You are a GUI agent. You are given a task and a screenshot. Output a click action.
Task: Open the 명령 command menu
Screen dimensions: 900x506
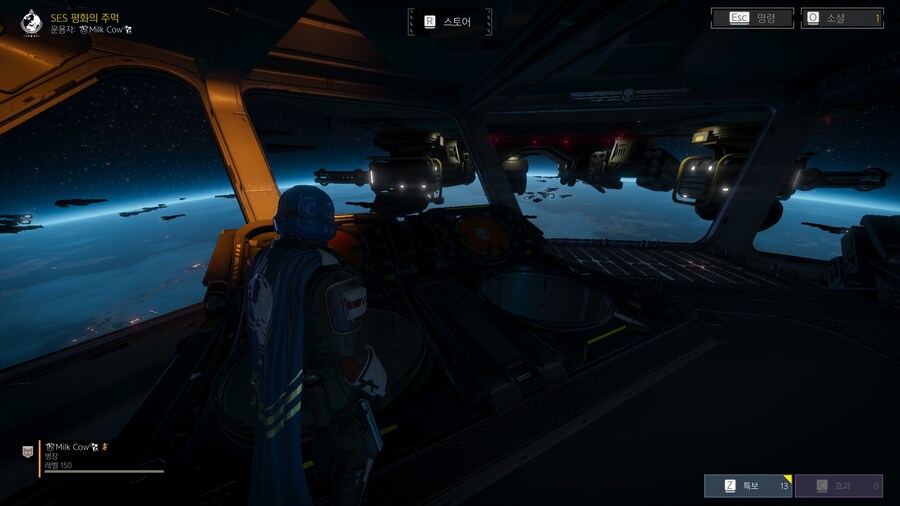(753, 18)
